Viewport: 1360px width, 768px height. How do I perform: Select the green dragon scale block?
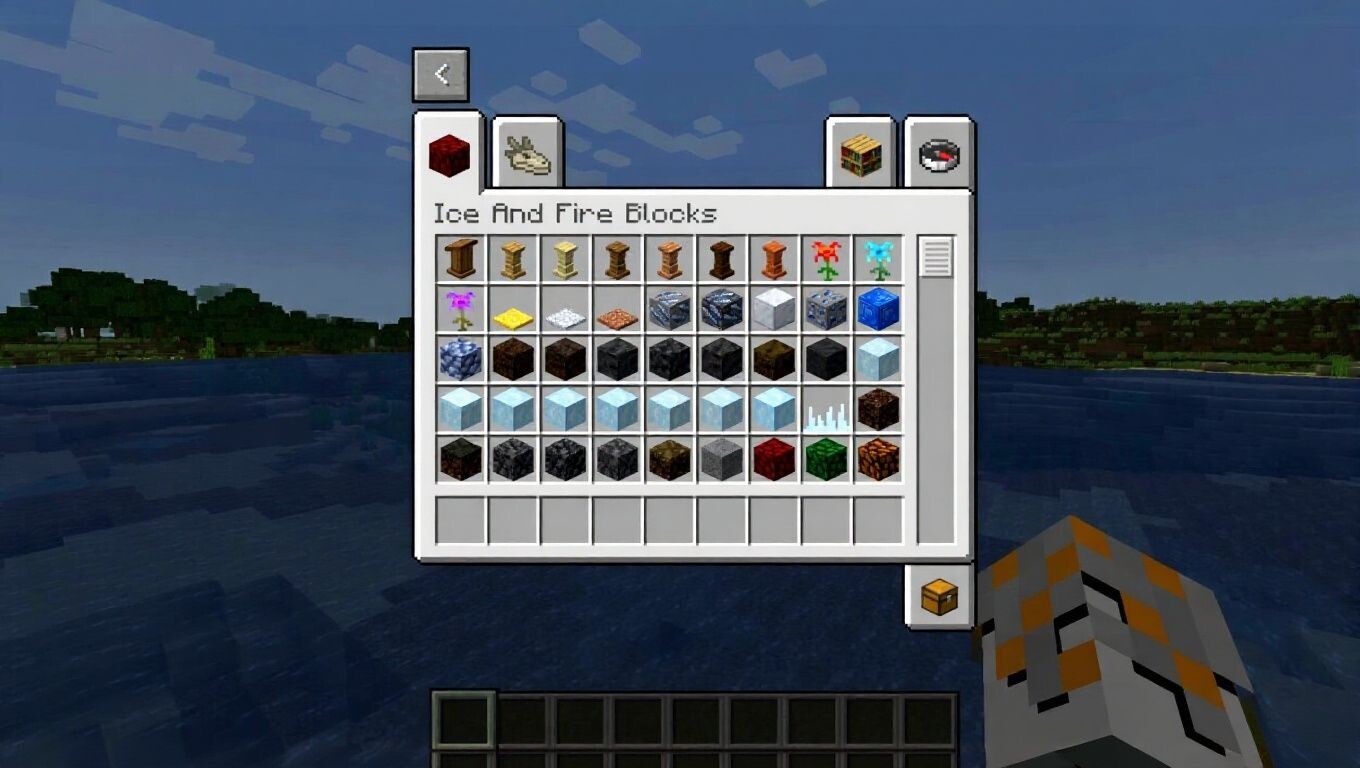(x=826, y=460)
